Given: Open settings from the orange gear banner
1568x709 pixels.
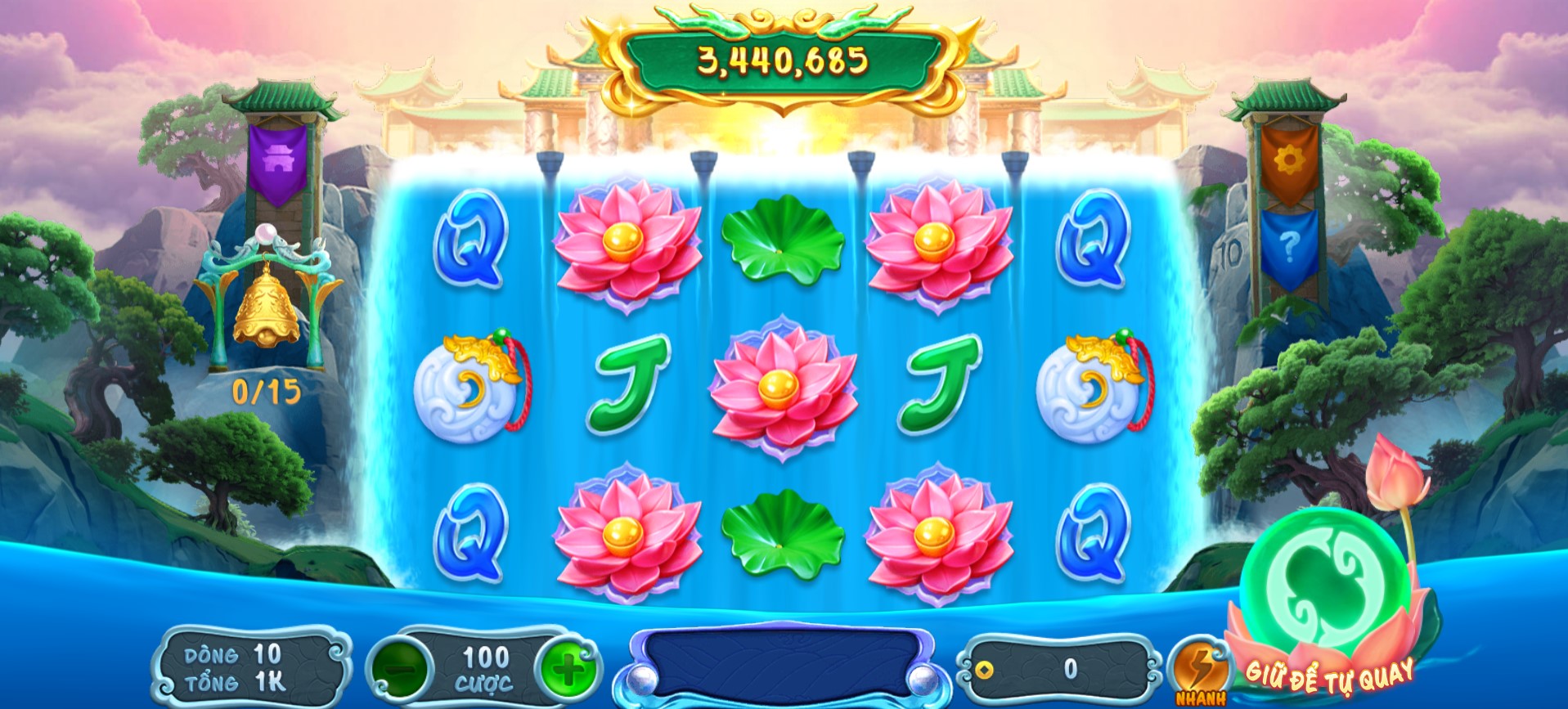Looking at the screenshot, I should tap(1287, 162).
